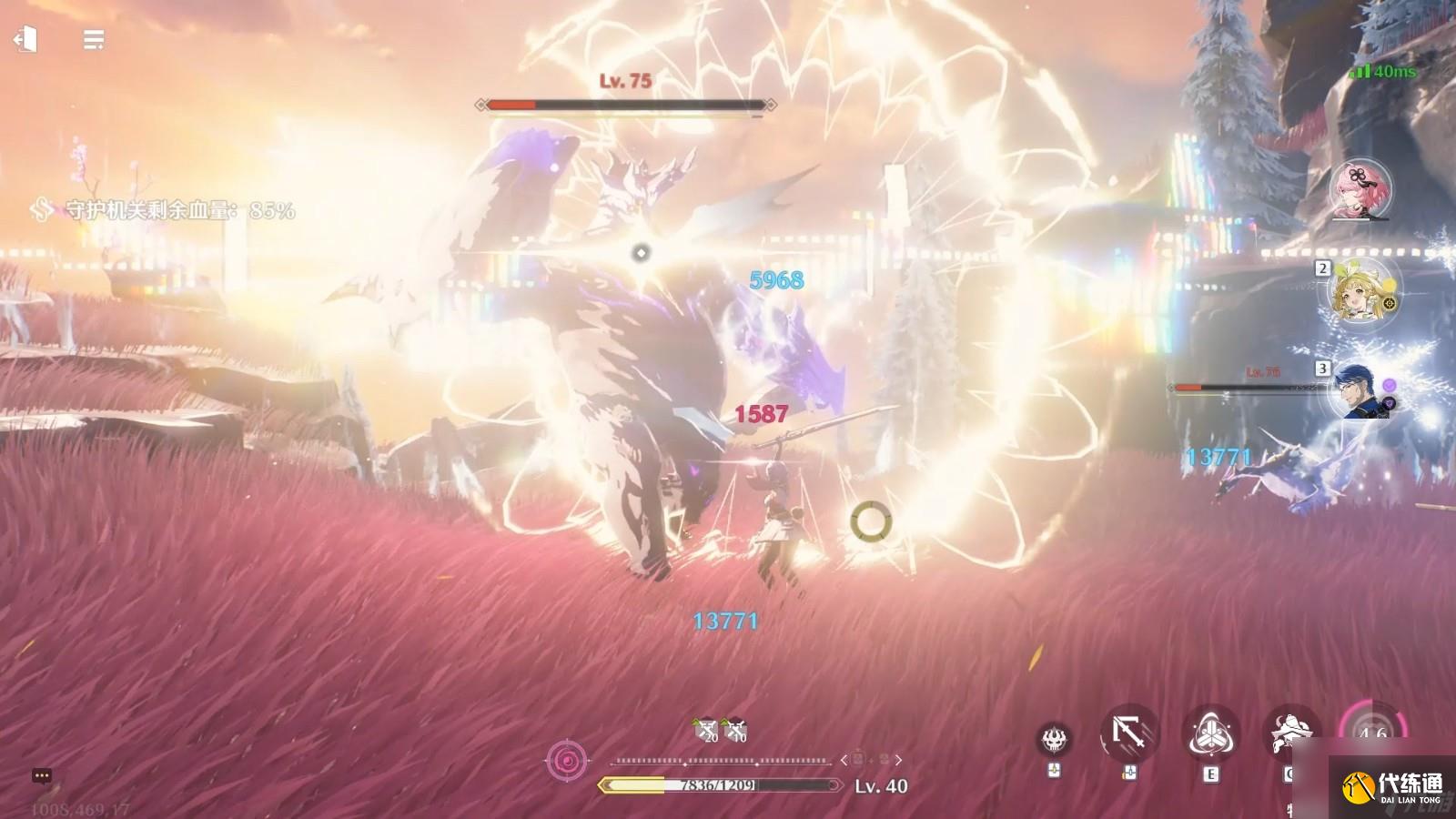
Task: Trigger the triangular emblem resonance skill
Action: [1210, 733]
